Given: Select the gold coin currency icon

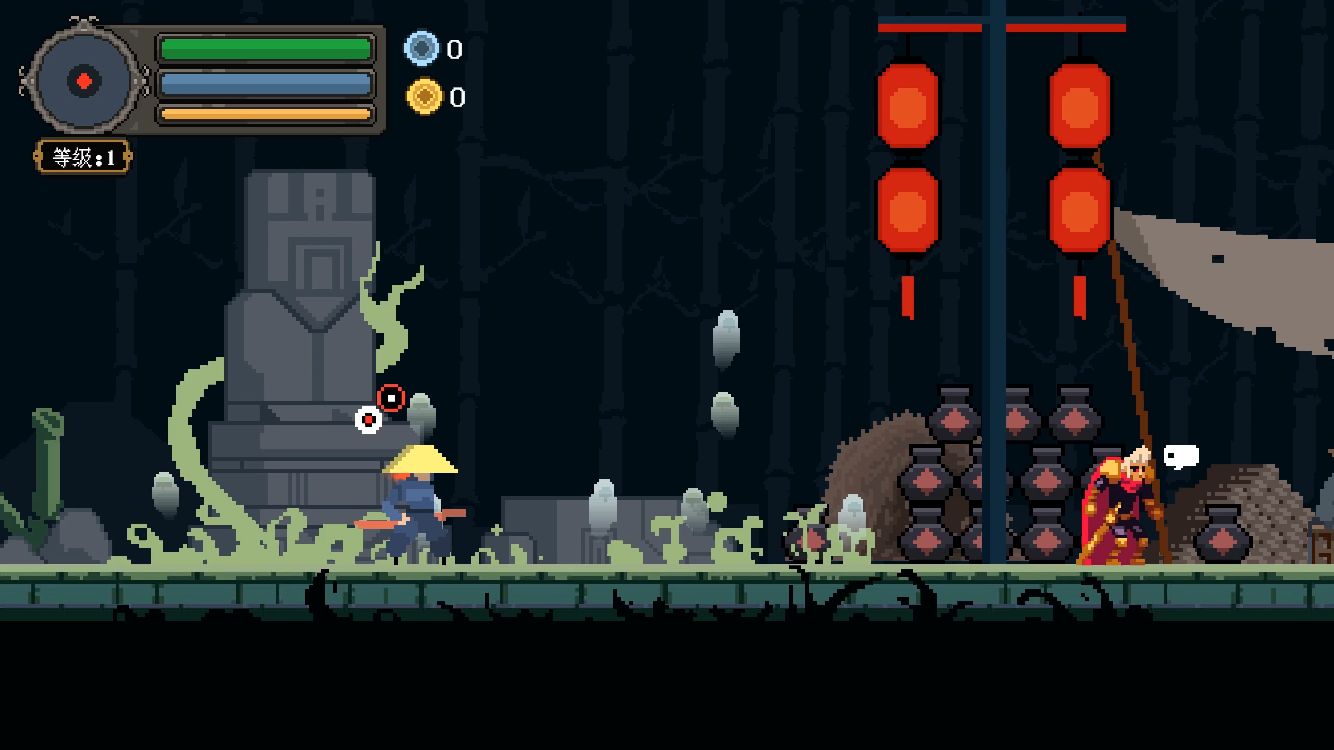Looking at the screenshot, I should coord(424,97).
